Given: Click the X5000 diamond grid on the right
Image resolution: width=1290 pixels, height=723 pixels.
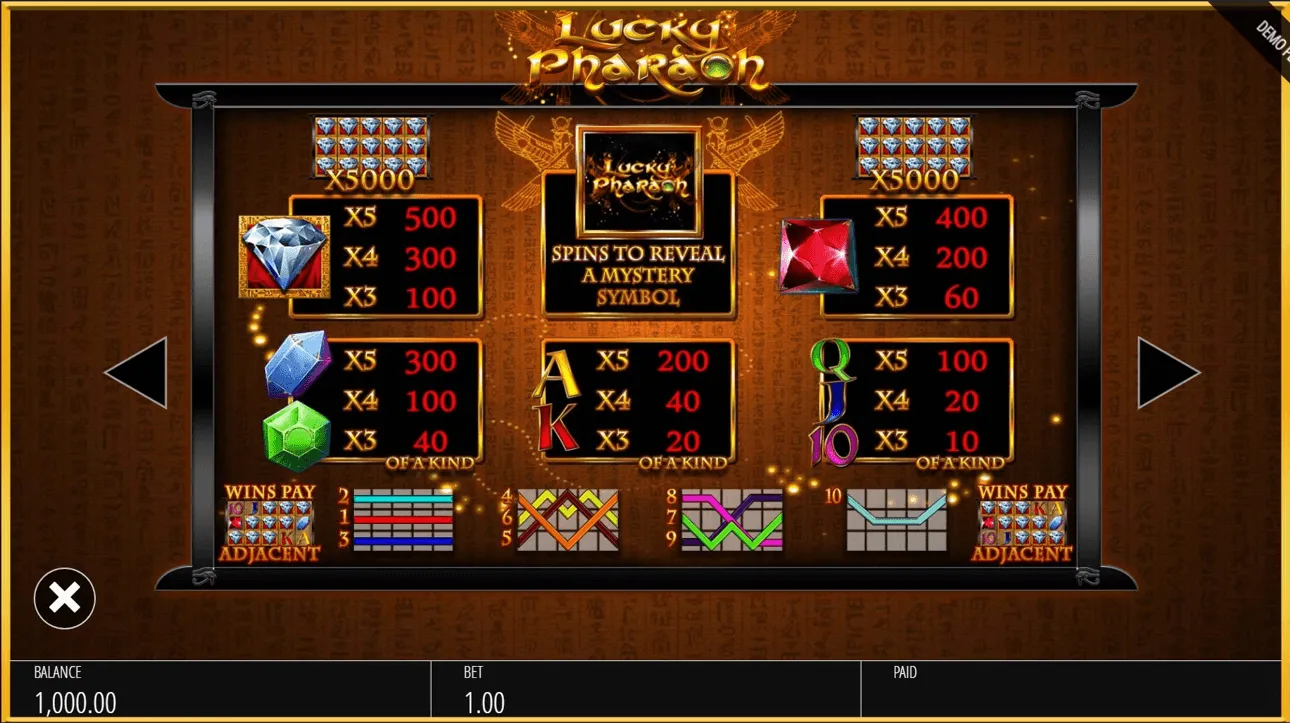Looking at the screenshot, I should click(911, 150).
